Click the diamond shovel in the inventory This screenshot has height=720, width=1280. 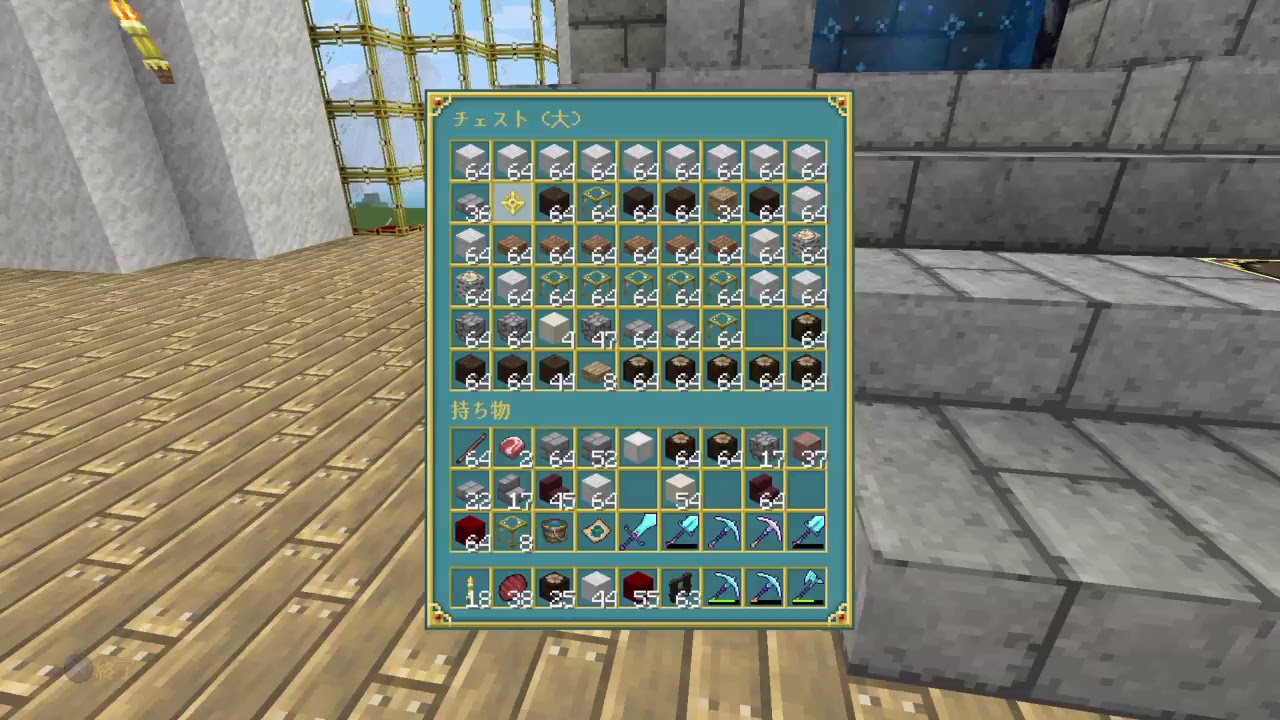[x=681, y=531]
